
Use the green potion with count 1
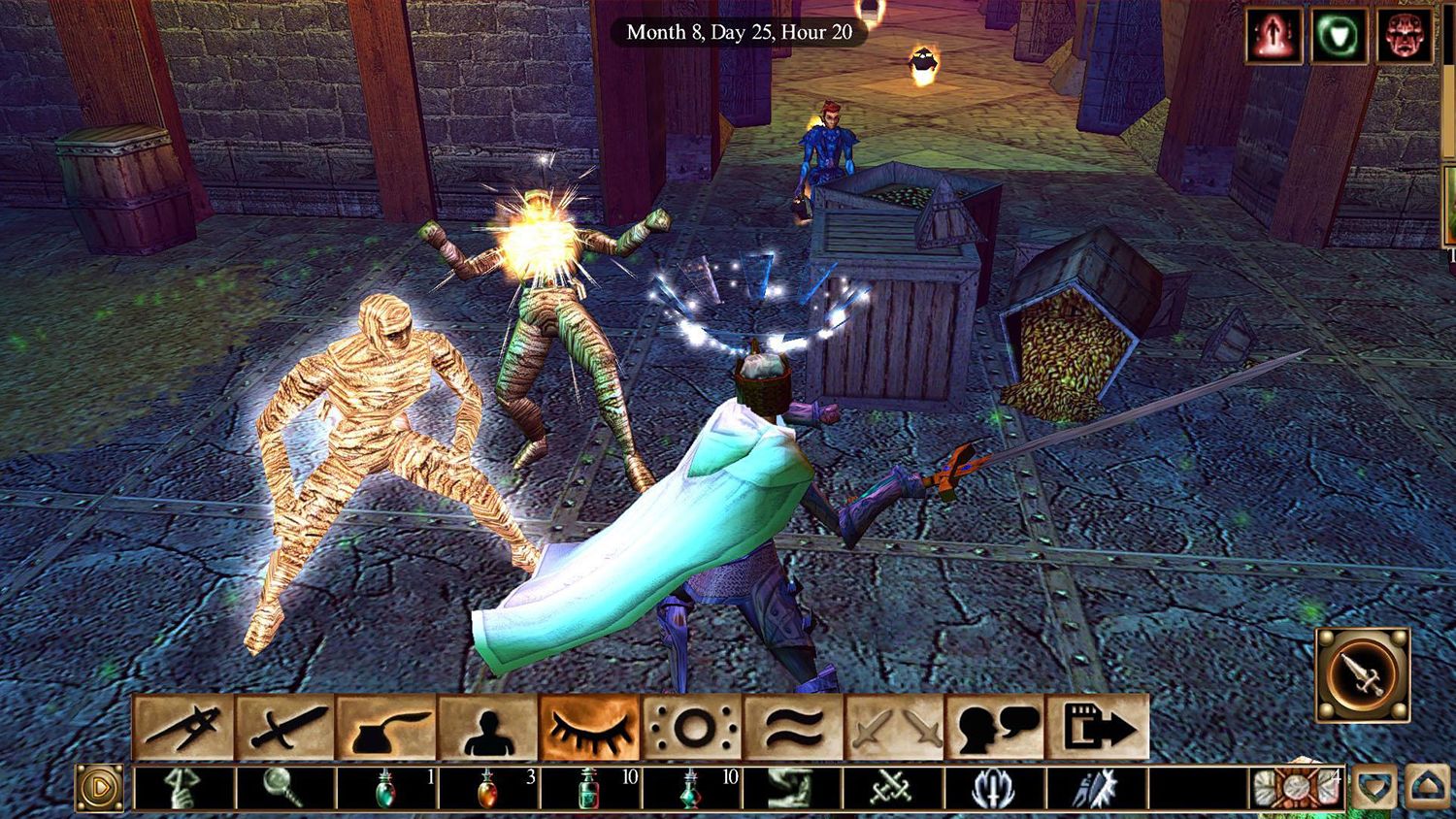pyautogui.click(x=386, y=788)
